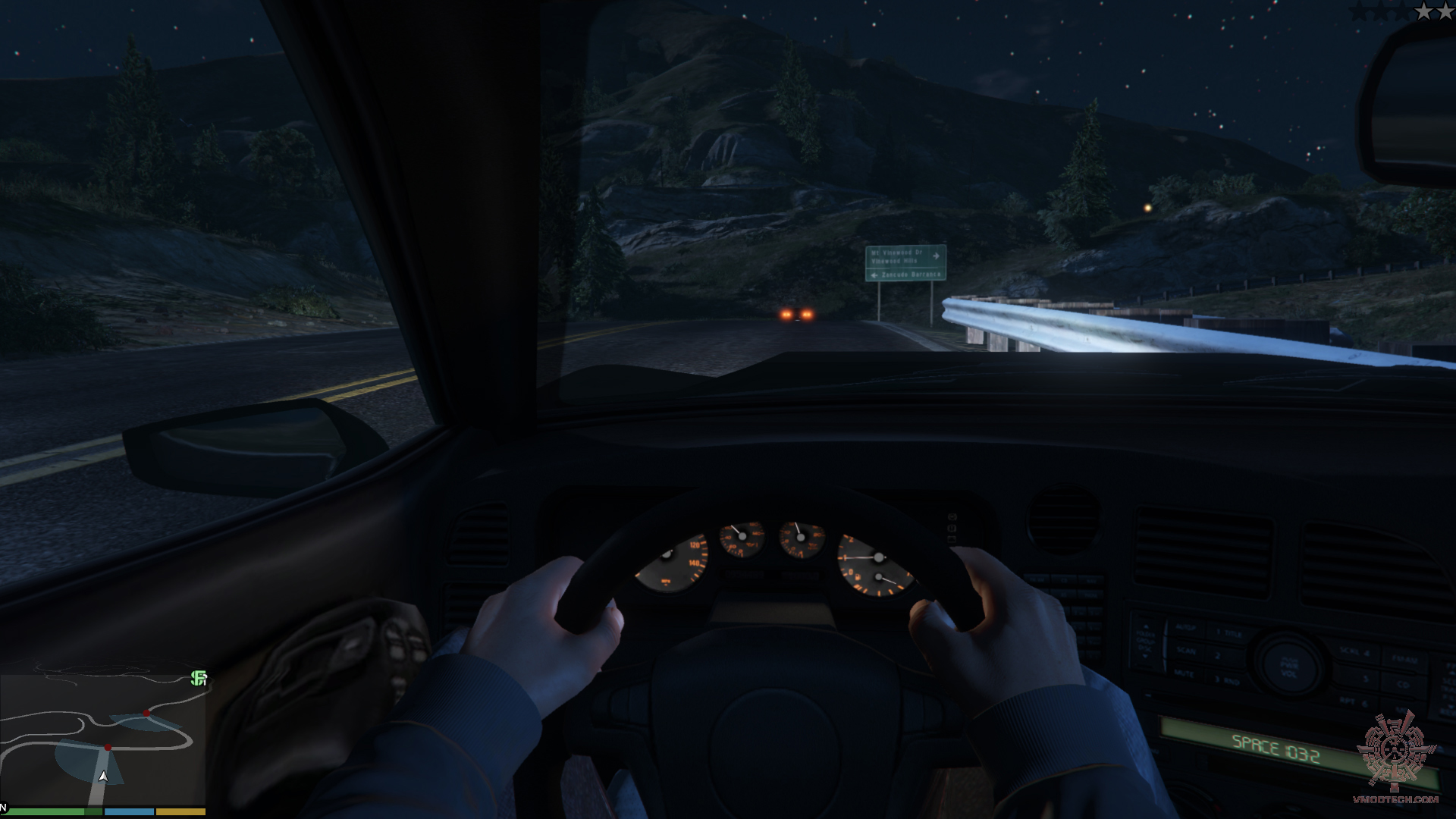The image size is (1456, 819).
Task: Select the red police blip nearest the player arrow
Action: 108,748
